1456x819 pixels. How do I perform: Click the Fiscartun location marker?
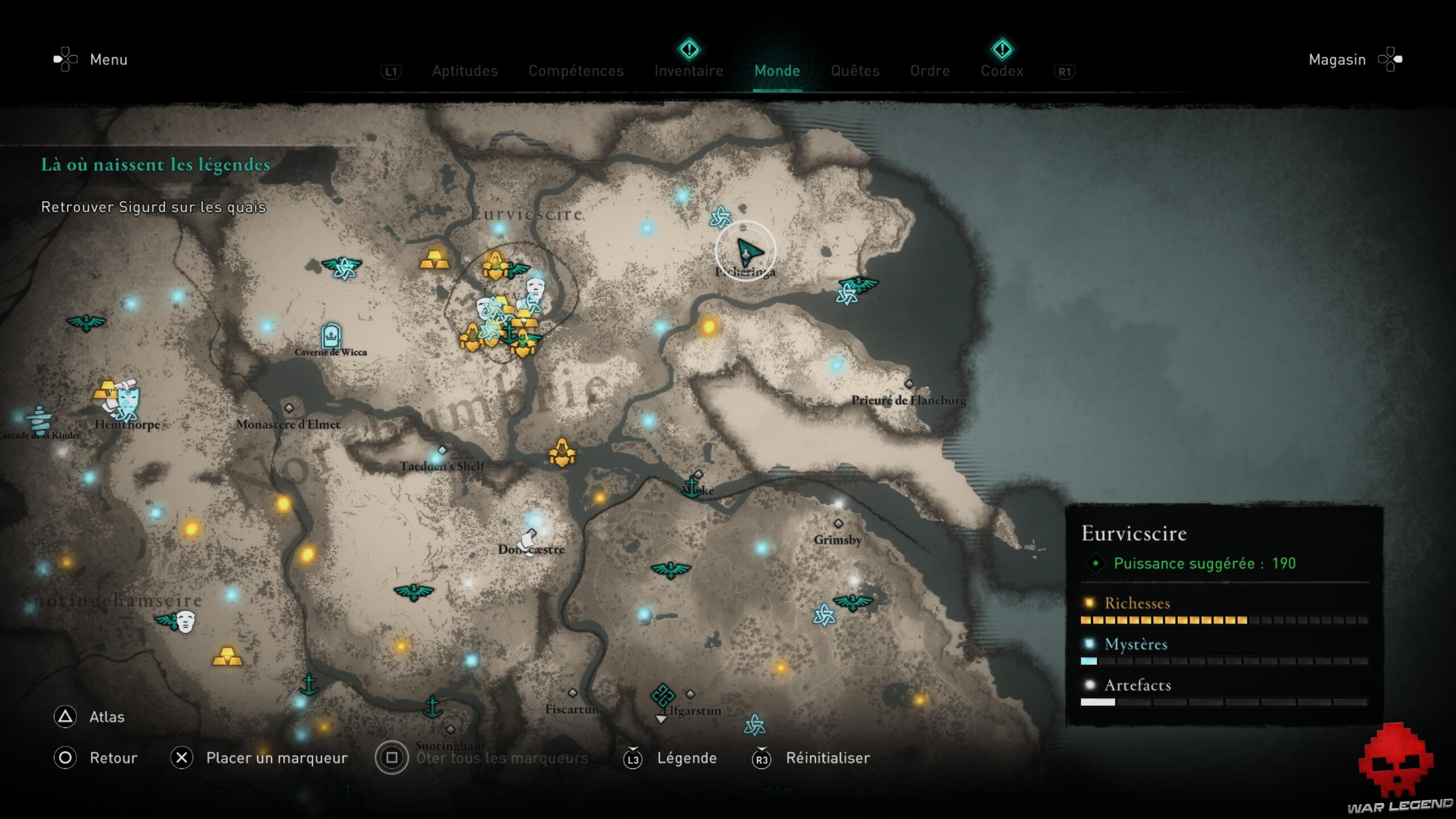[x=573, y=693]
